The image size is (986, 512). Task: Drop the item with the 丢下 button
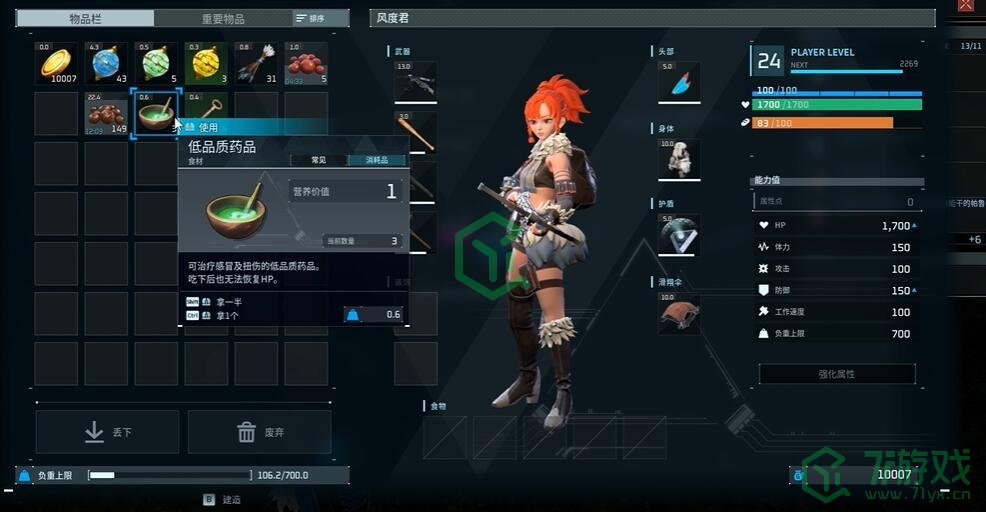108,432
